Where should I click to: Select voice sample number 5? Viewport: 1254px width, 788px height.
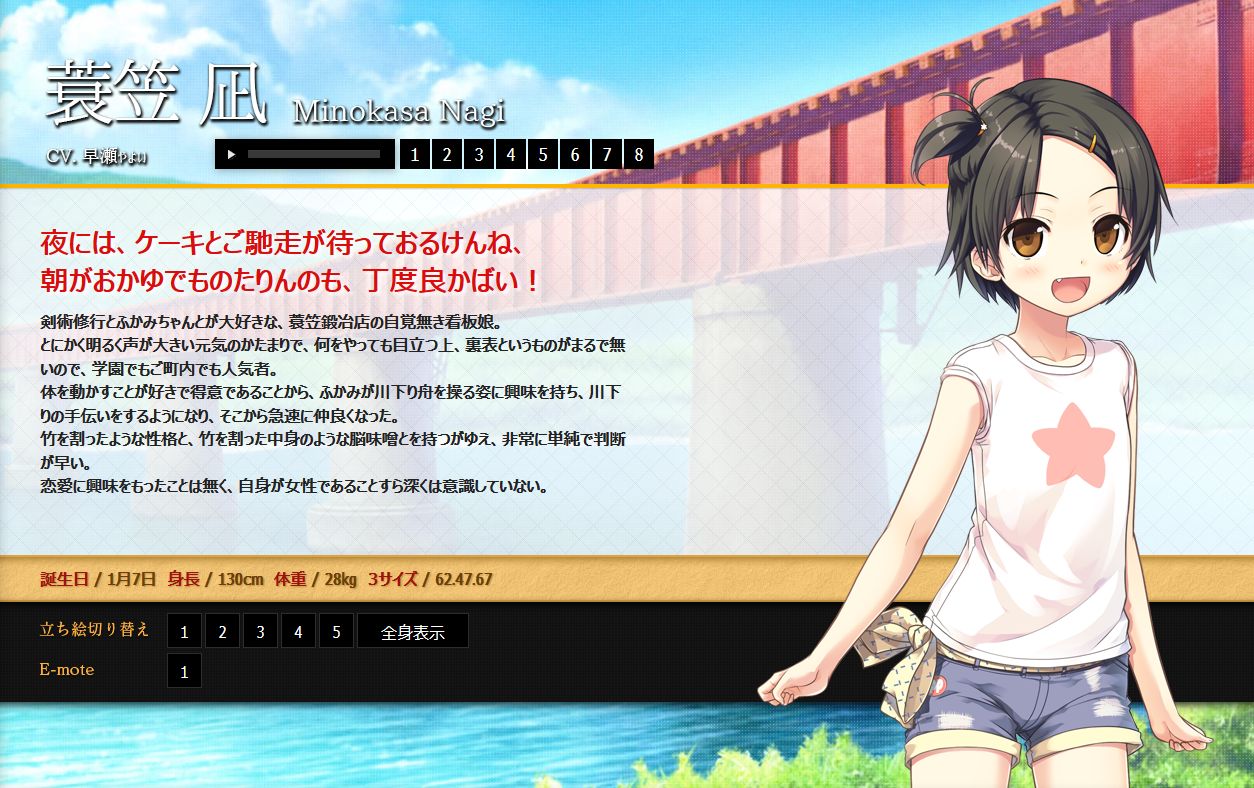pos(543,154)
